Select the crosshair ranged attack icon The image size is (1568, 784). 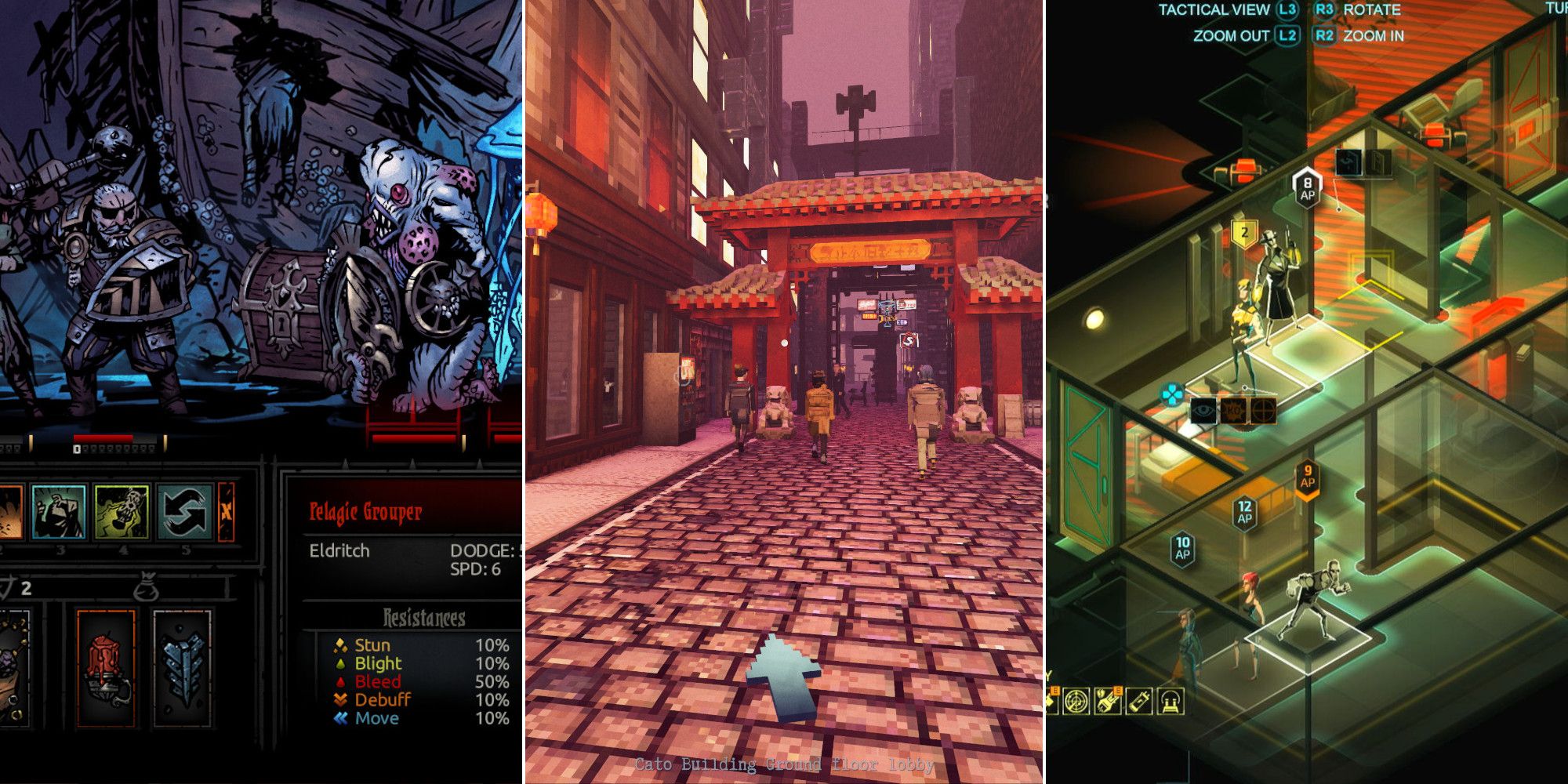[x=1264, y=410]
